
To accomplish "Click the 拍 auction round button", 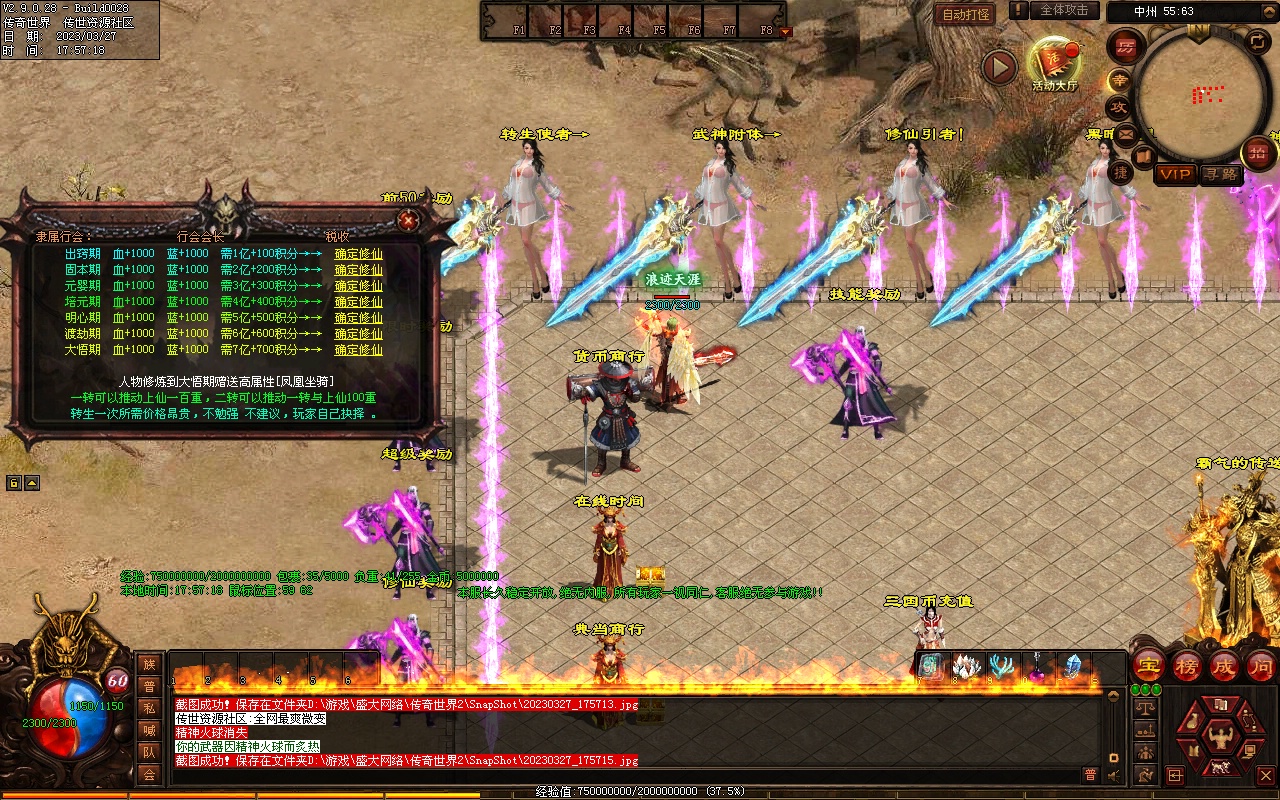I will 1258,153.
